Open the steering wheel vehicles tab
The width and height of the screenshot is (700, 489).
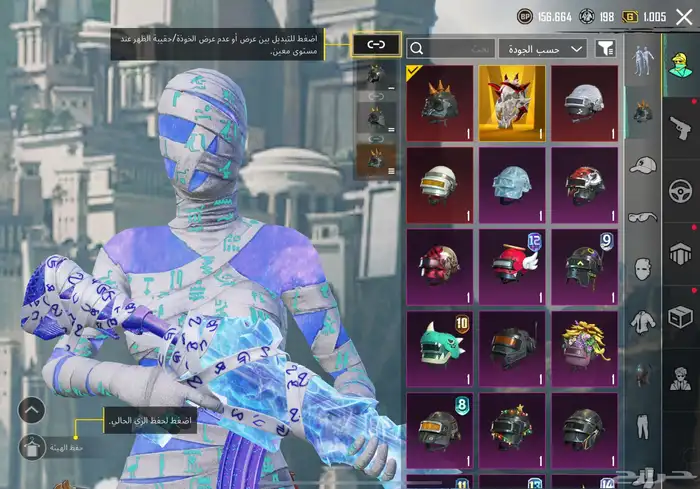tap(680, 190)
